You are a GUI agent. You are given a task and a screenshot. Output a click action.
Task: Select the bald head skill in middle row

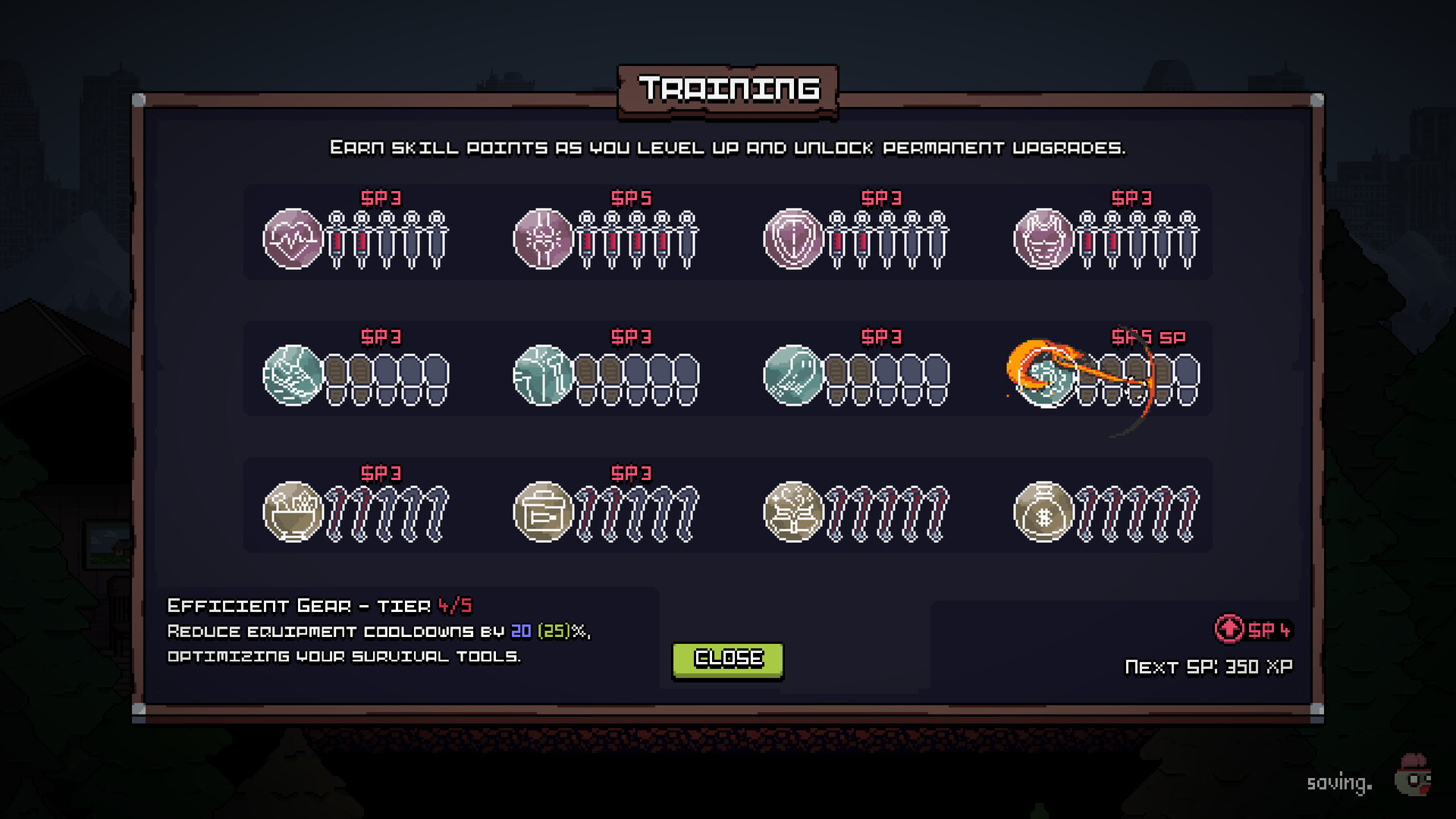pyautogui.click(x=795, y=375)
